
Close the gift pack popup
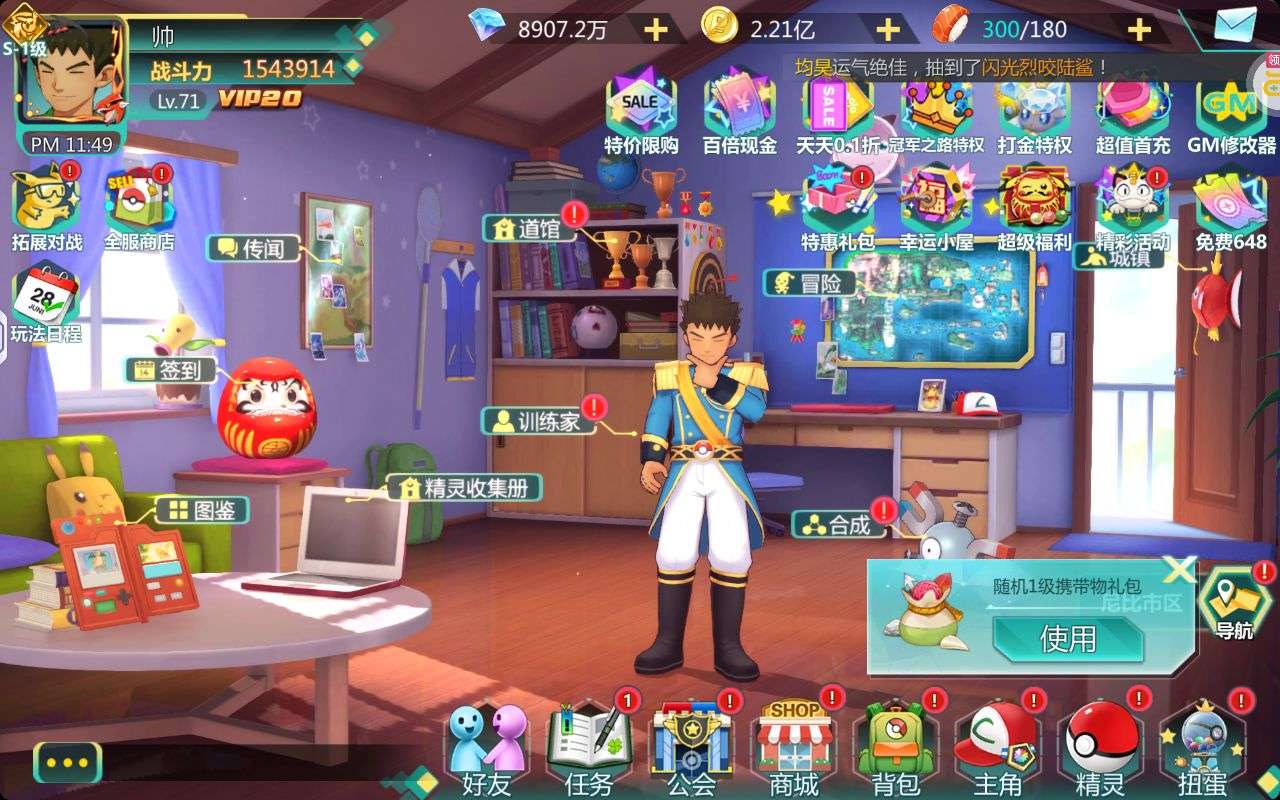pyautogui.click(x=1180, y=569)
